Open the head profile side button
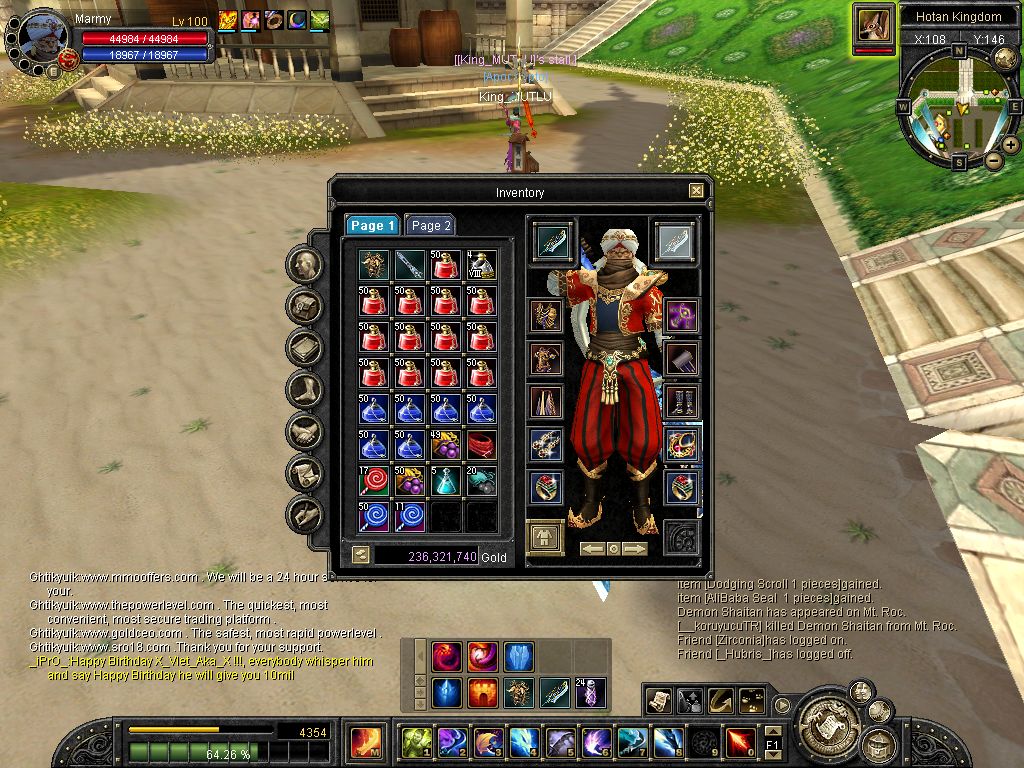Screen dimensions: 1024x768 click(x=304, y=265)
